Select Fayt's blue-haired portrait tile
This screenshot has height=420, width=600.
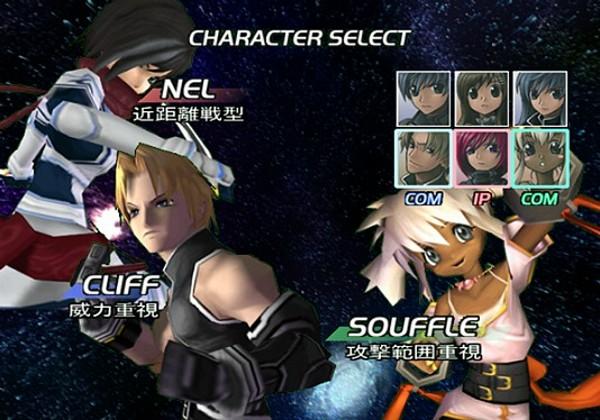tap(422, 98)
